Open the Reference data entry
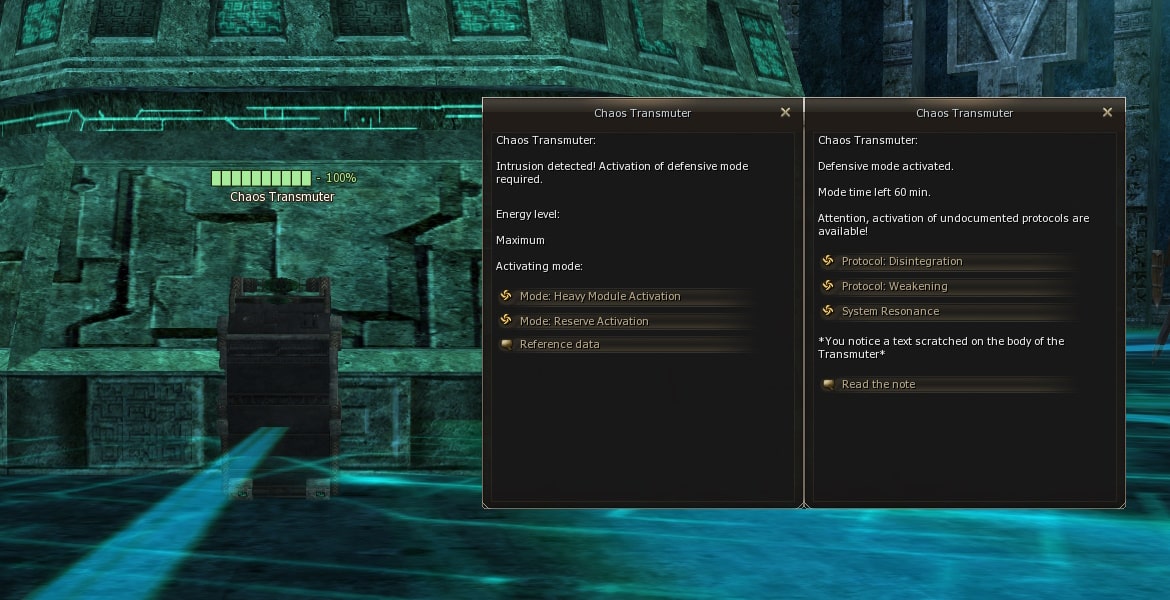The width and height of the screenshot is (1170, 600). (x=559, y=344)
